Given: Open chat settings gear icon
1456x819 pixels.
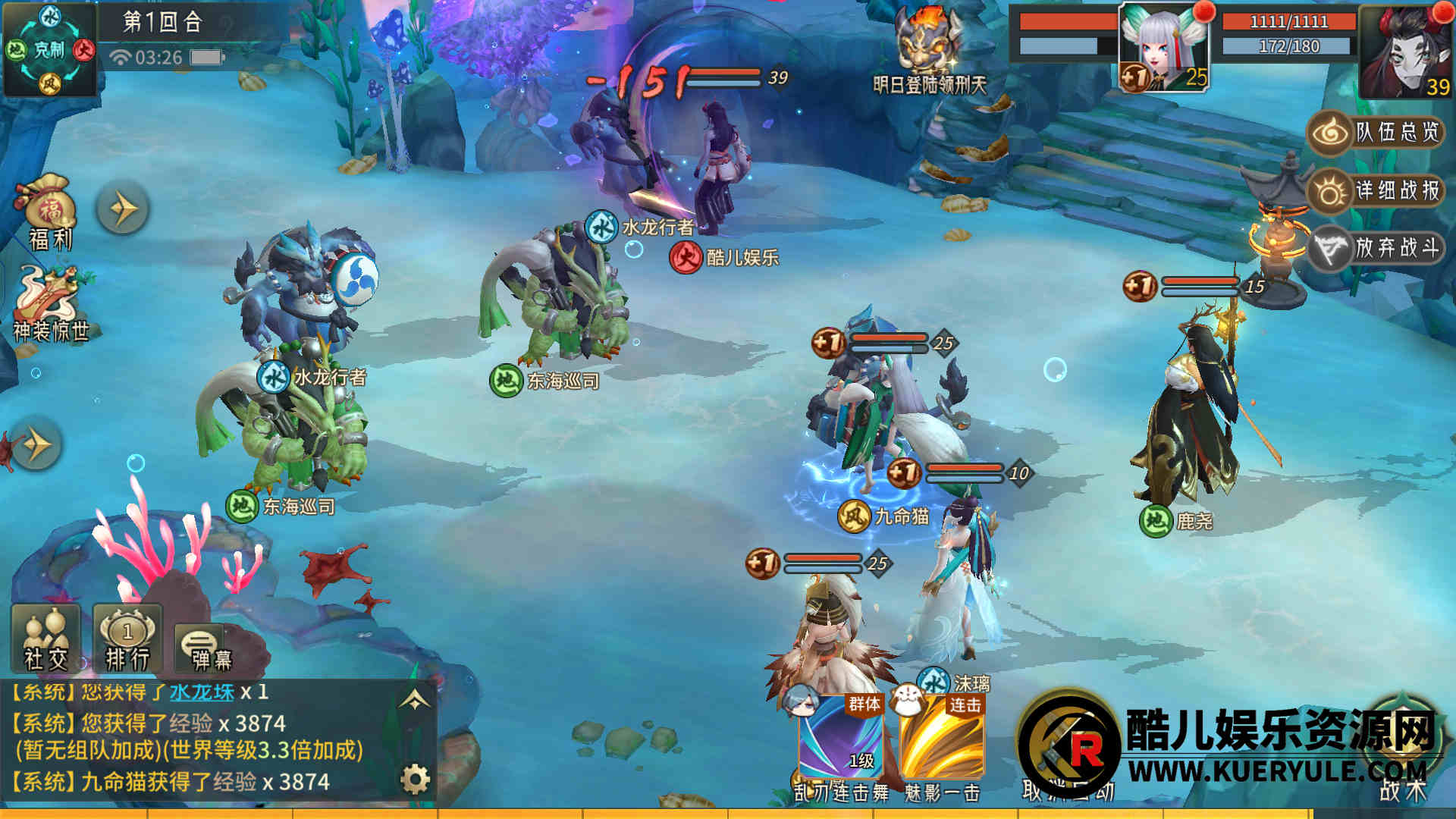Looking at the screenshot, I should coord(415,779).
